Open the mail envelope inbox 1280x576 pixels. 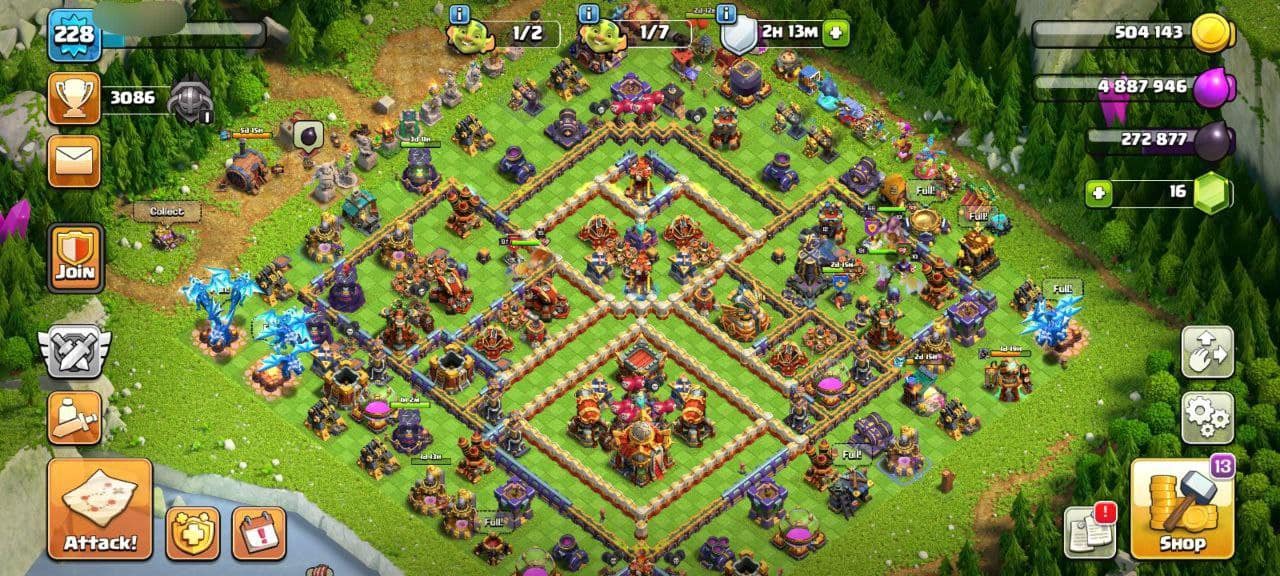click(75, 160)
